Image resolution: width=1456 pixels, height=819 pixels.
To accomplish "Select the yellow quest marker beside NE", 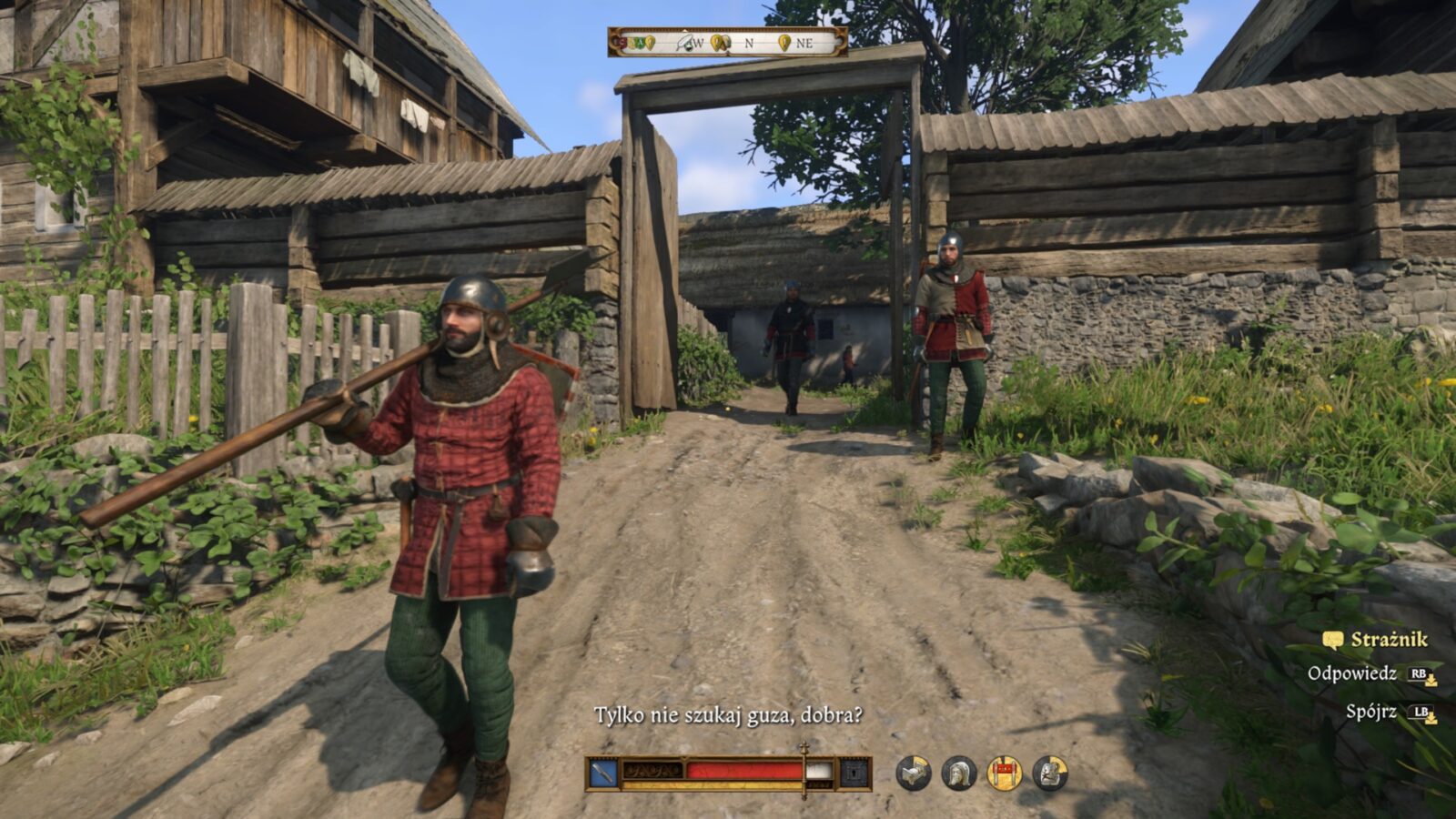I will point(784,42).
